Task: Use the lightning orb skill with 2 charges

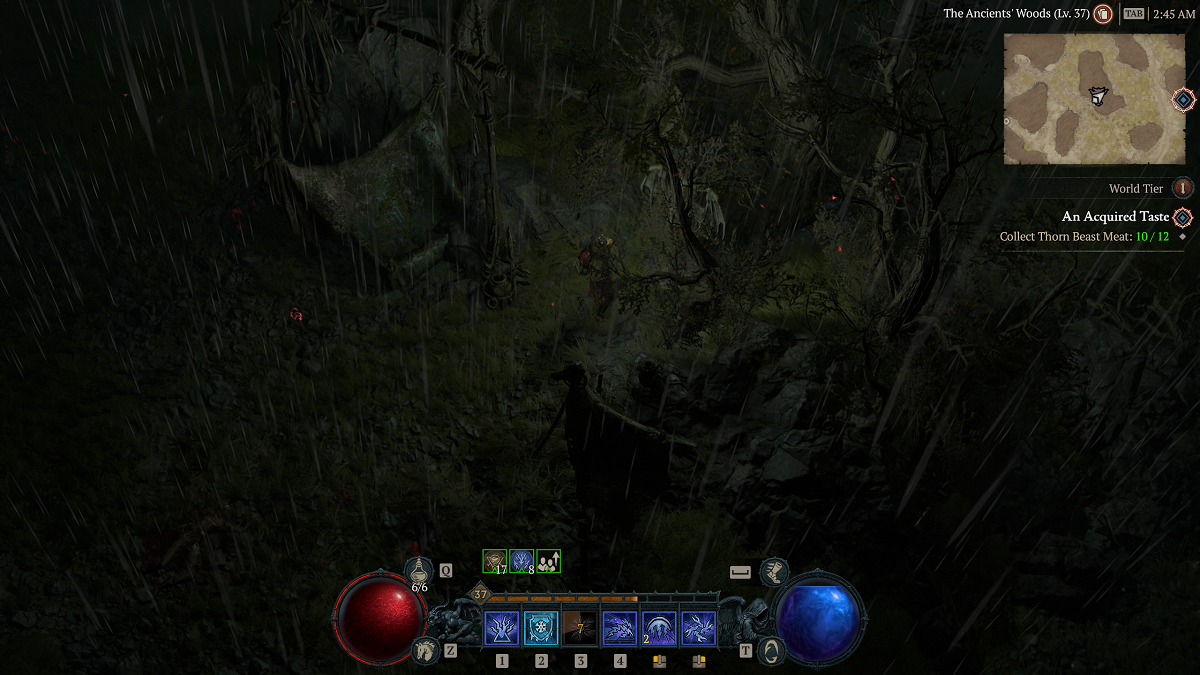Action: click(x=659, y=628)
